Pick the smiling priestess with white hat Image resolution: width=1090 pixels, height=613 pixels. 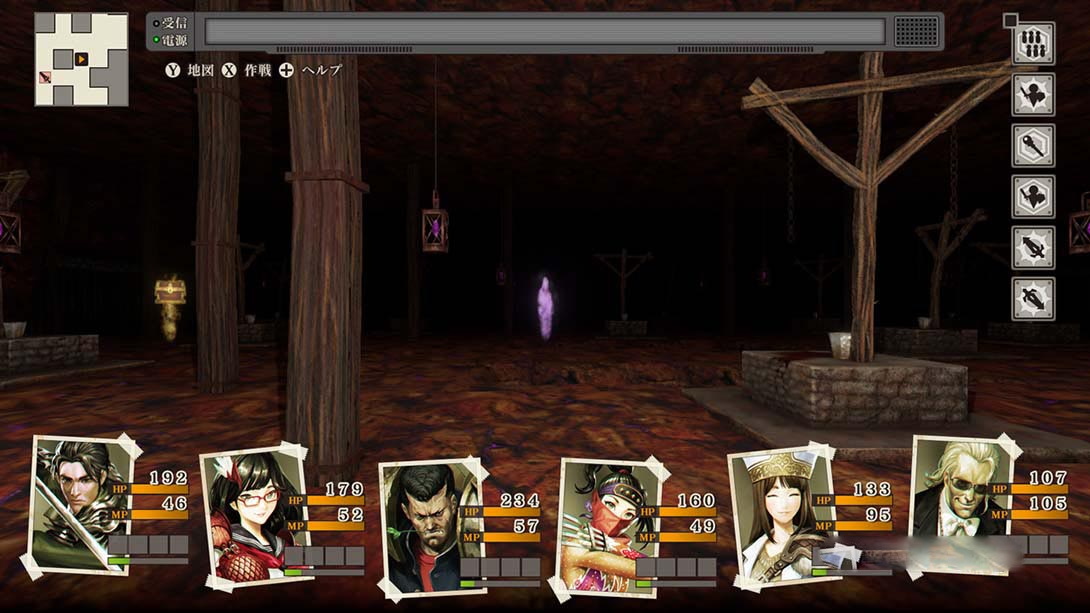point(773,512)
